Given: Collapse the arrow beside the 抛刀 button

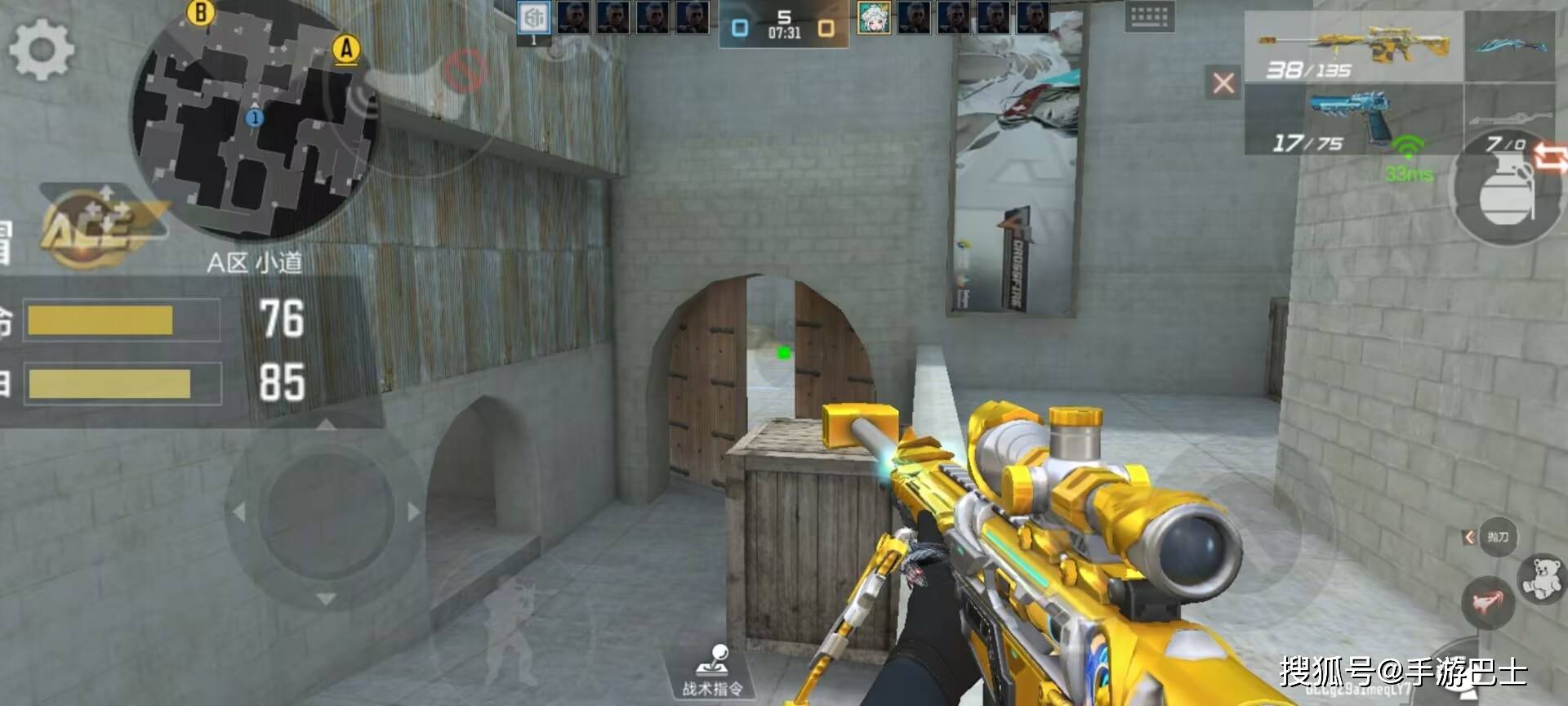Looking at the screenshot, I should (x=1469, y=537).
